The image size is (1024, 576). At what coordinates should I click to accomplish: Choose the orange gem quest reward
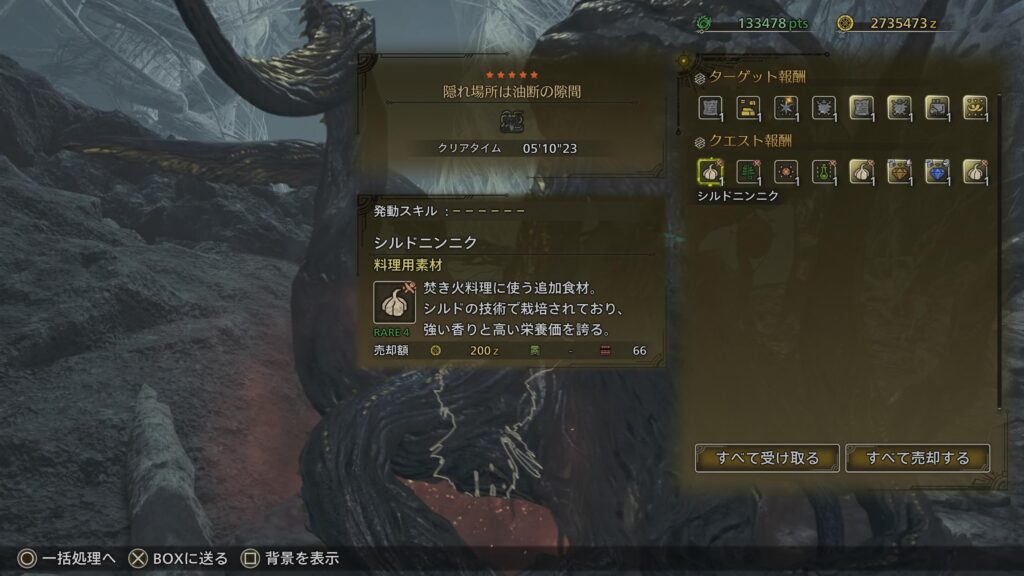coord(898,171)
